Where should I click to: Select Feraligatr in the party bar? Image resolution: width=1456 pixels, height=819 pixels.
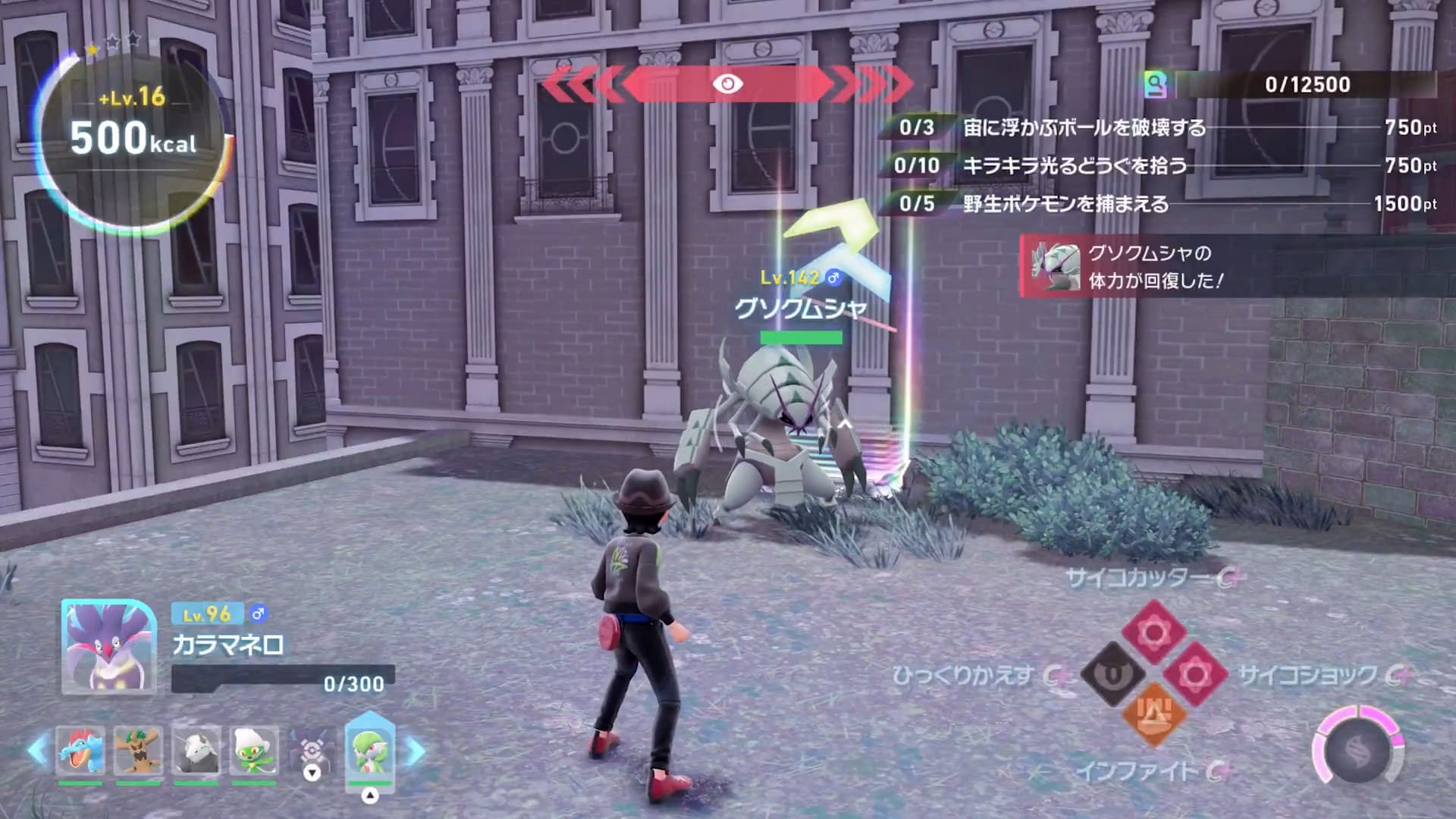80,750
